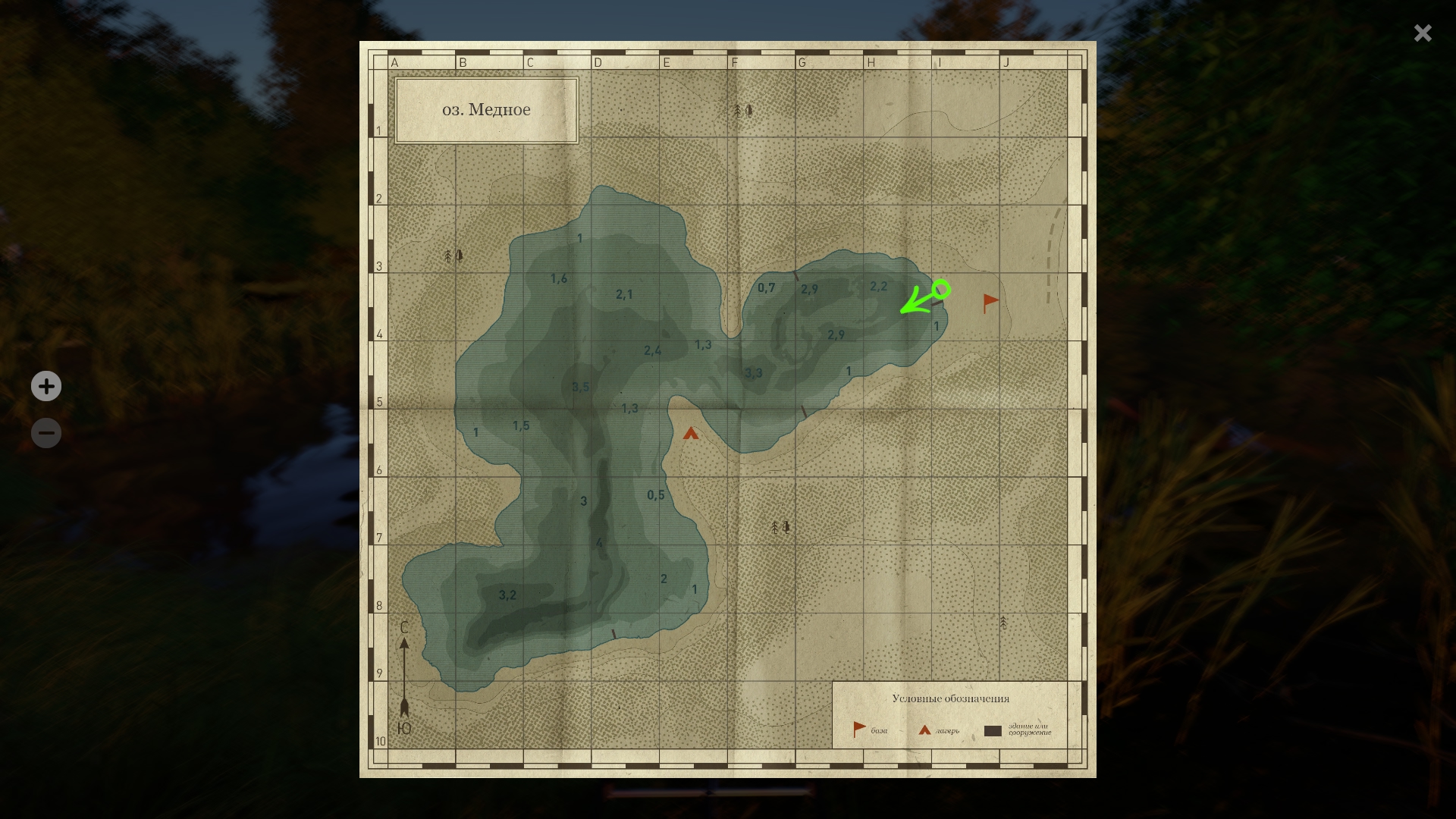Image resolution: width=1456 pixels, height=819 pixels.
Task: Zoom in the map with plus button
Action: click(x=46, y=386)
